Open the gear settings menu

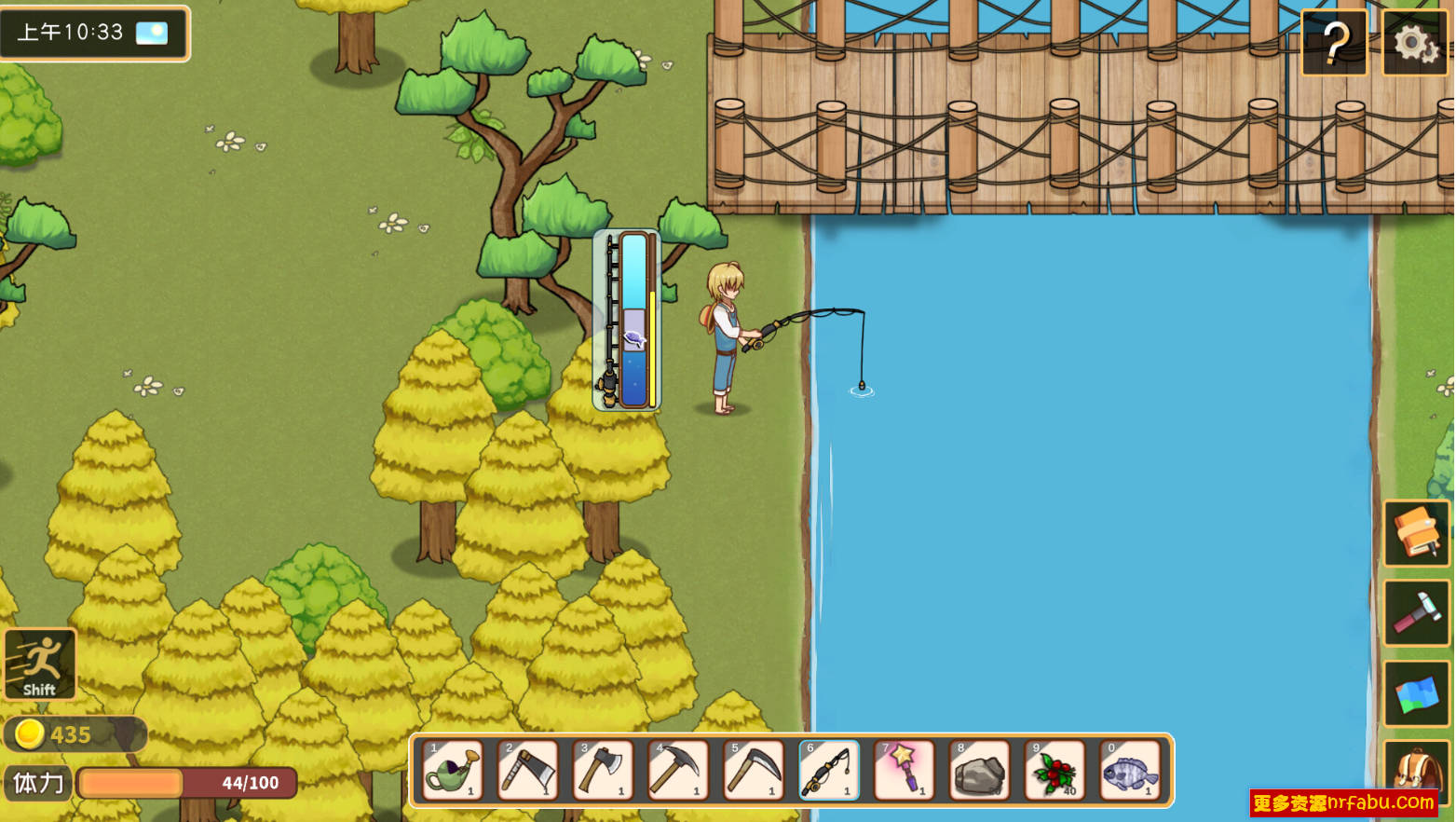[x=1414, y=42]
